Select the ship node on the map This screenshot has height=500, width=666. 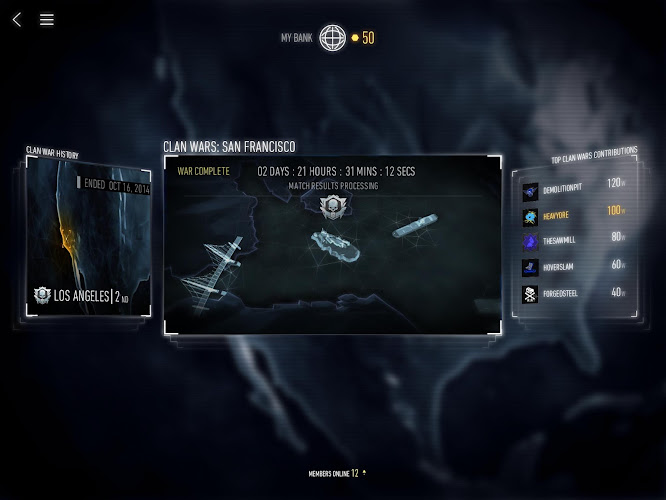413,226
